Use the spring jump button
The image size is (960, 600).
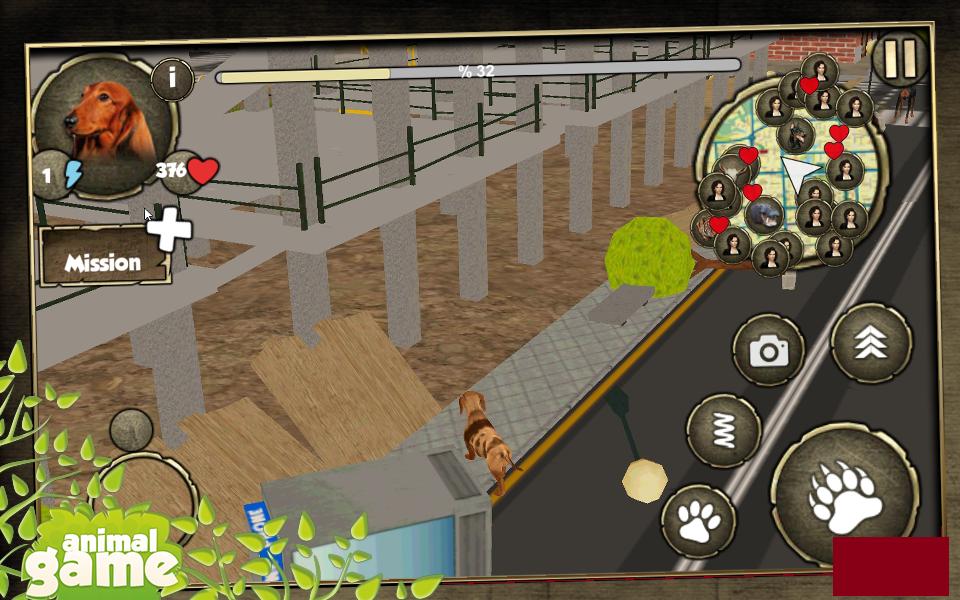tap(724, 431)
